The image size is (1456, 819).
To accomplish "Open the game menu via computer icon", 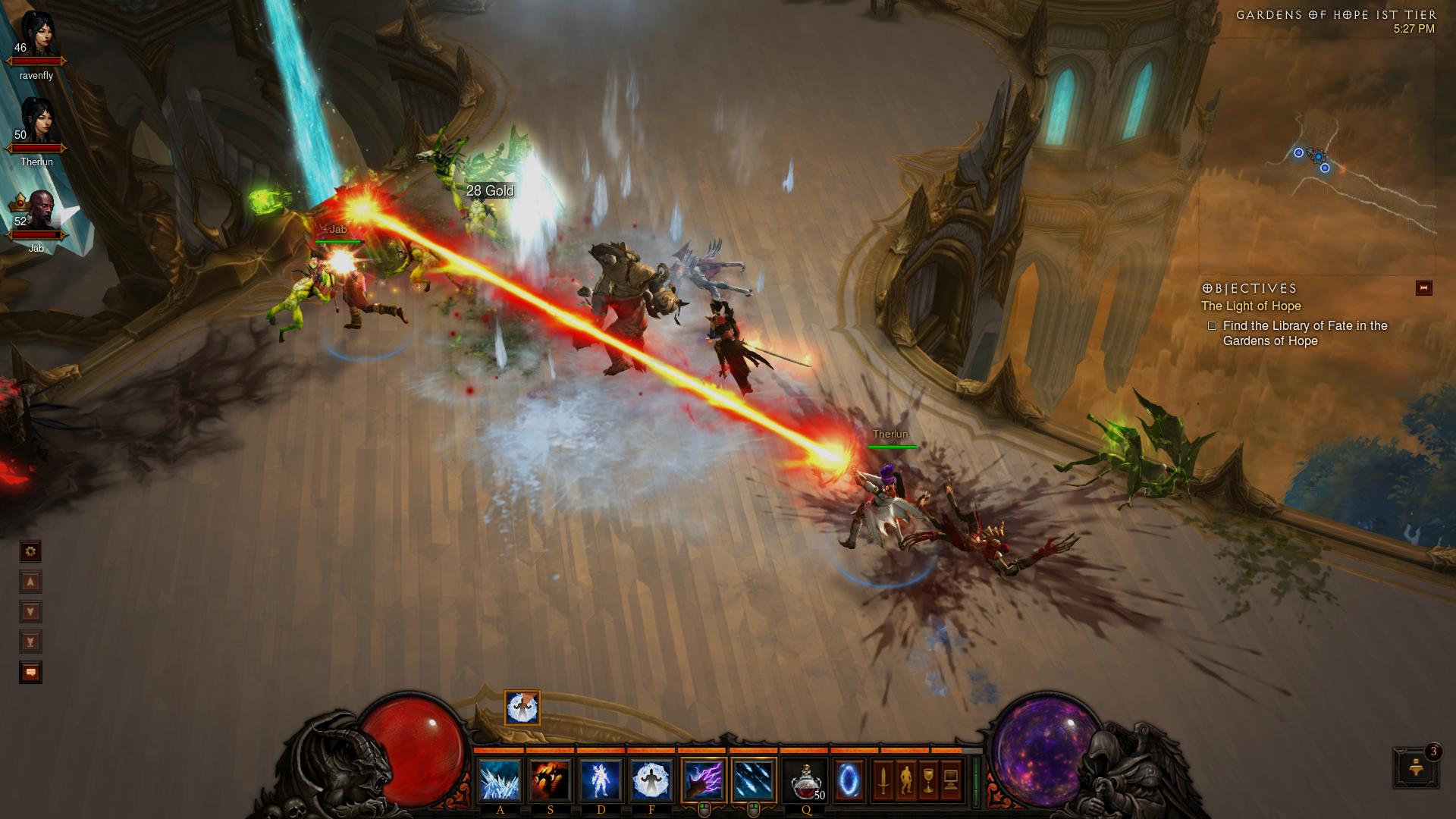I will 951,780.
